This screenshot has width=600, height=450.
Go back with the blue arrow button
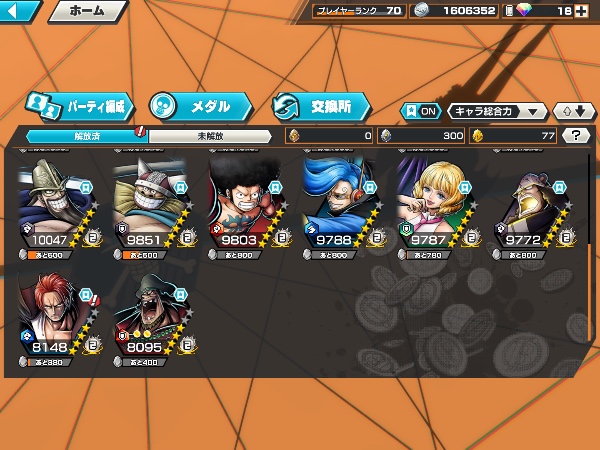20,12
